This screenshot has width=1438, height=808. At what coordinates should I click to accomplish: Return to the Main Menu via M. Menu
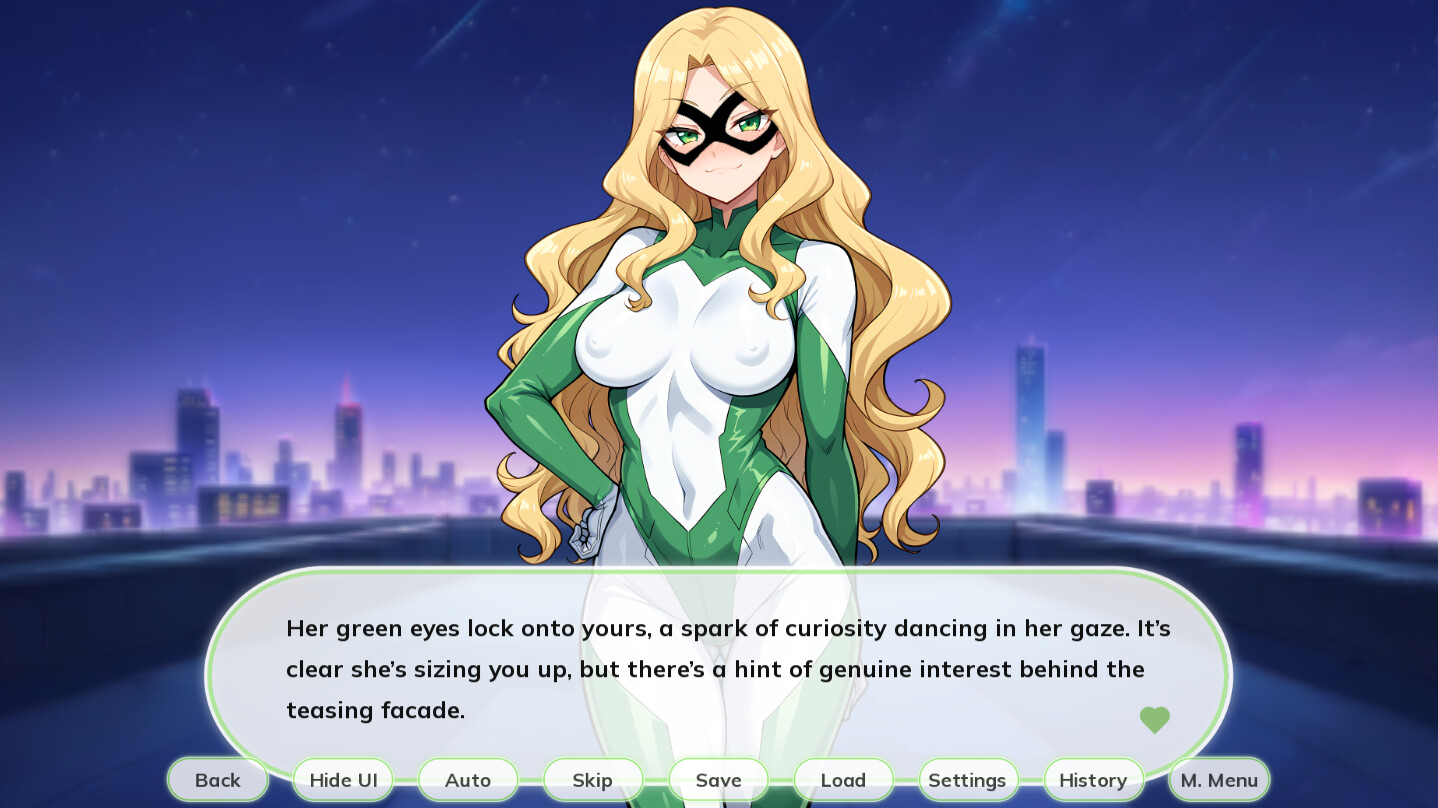1218,780
